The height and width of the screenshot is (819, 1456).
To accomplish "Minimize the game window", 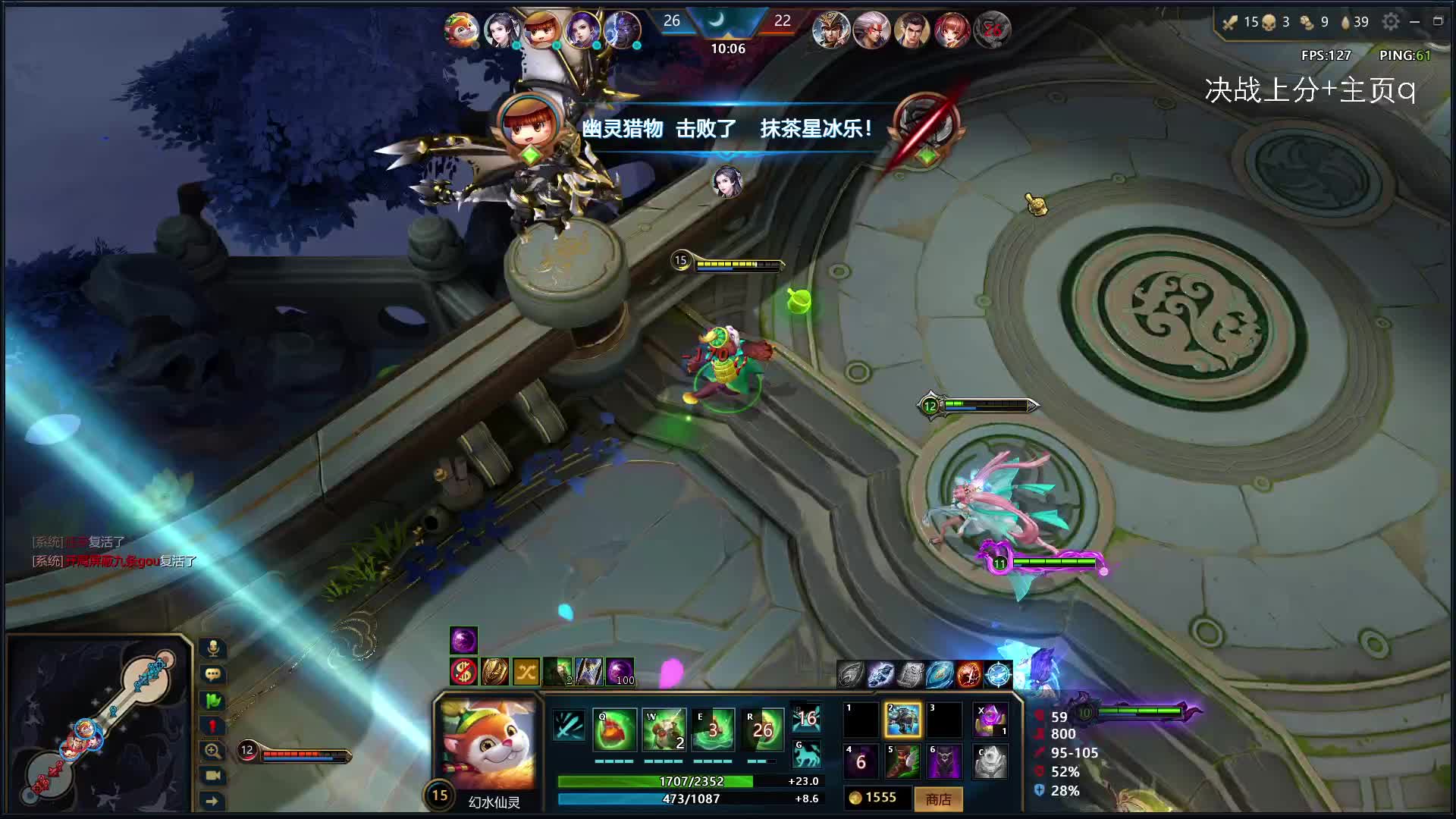I will [x=1414, y=22].
